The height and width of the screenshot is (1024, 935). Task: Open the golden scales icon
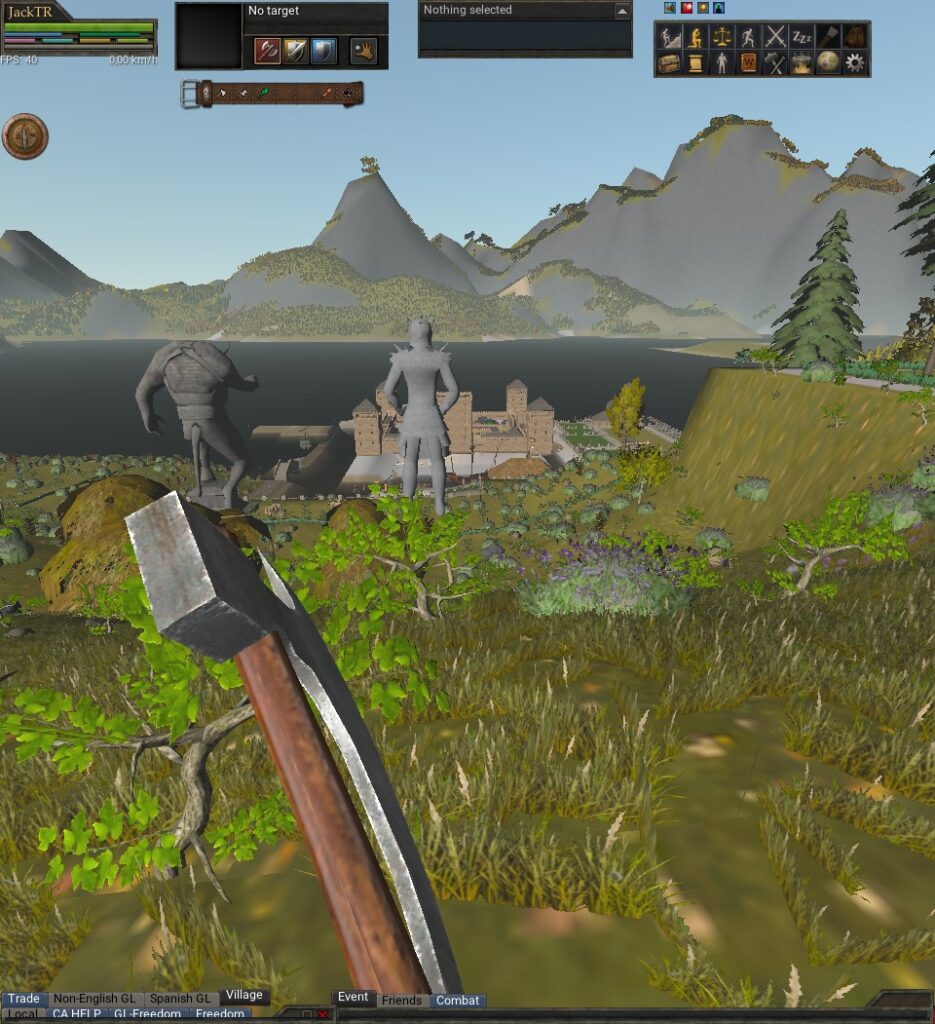(721, 37)
